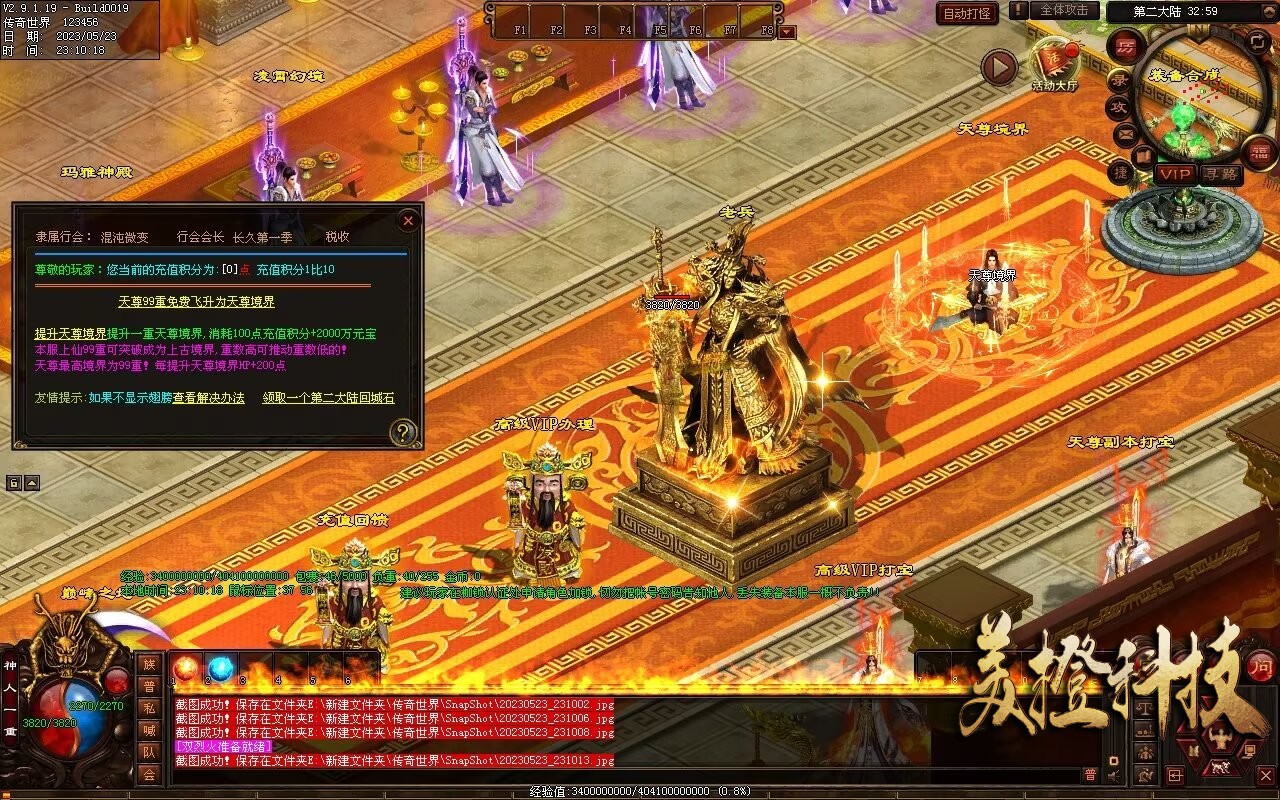Activate the fire orb skill in slot 1
Viewport: 1280px width, 800px height.
point(186,667)
